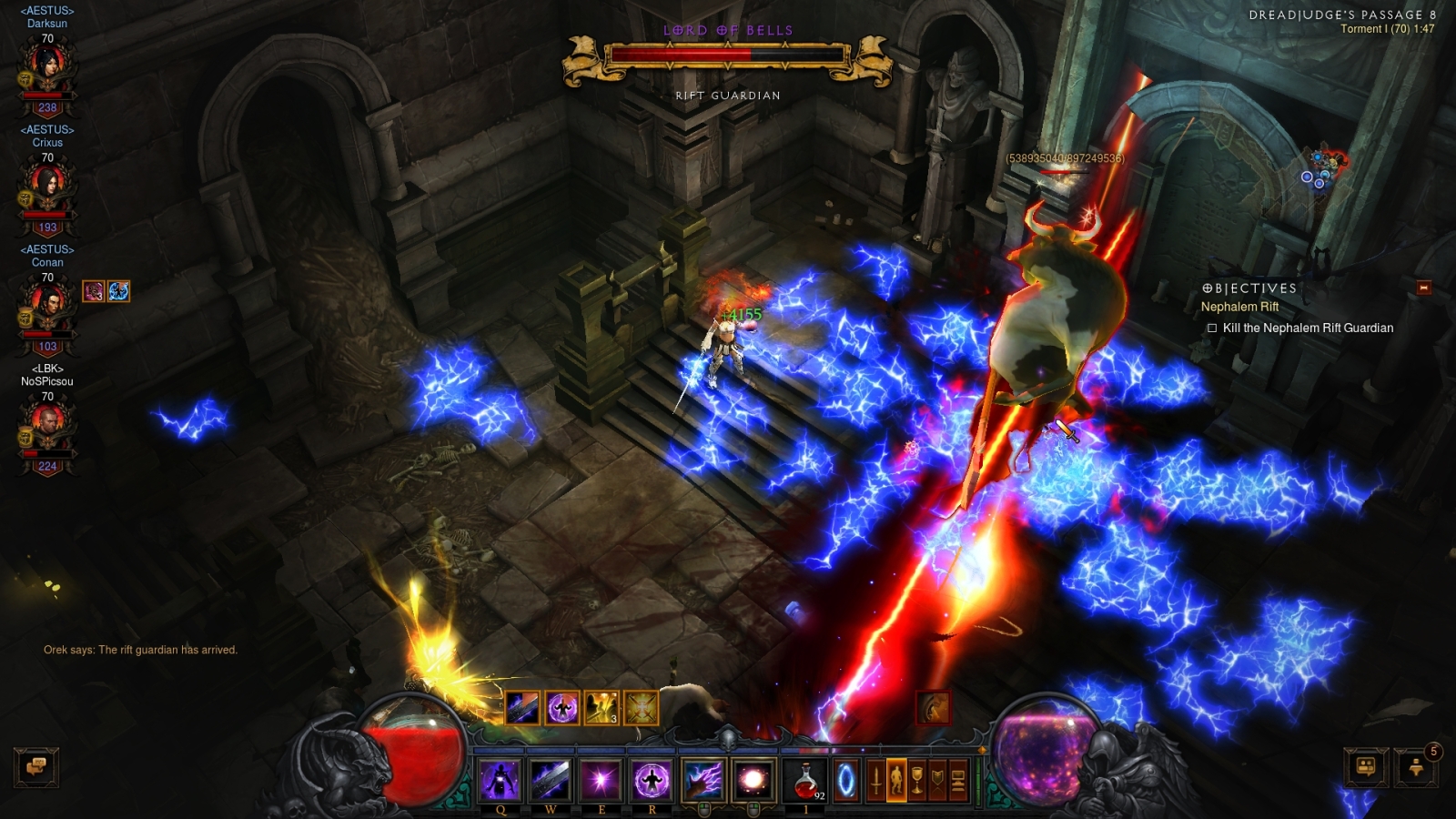Open the blue town portal
Image resolution: width=1456 pixels, height=819 pixels.
point(845,780)
